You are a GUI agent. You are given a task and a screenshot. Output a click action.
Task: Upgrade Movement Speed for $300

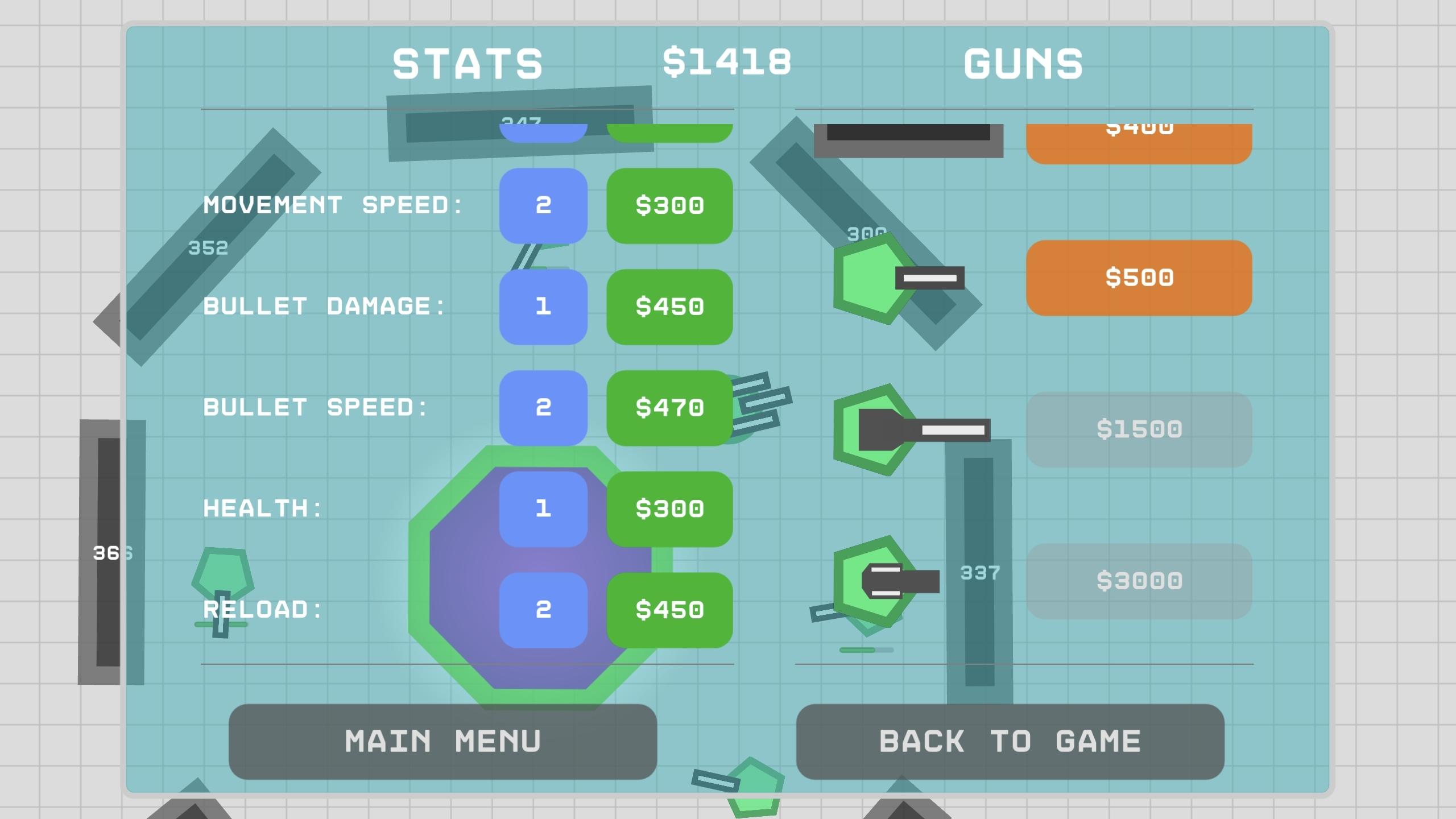(669, 206)
